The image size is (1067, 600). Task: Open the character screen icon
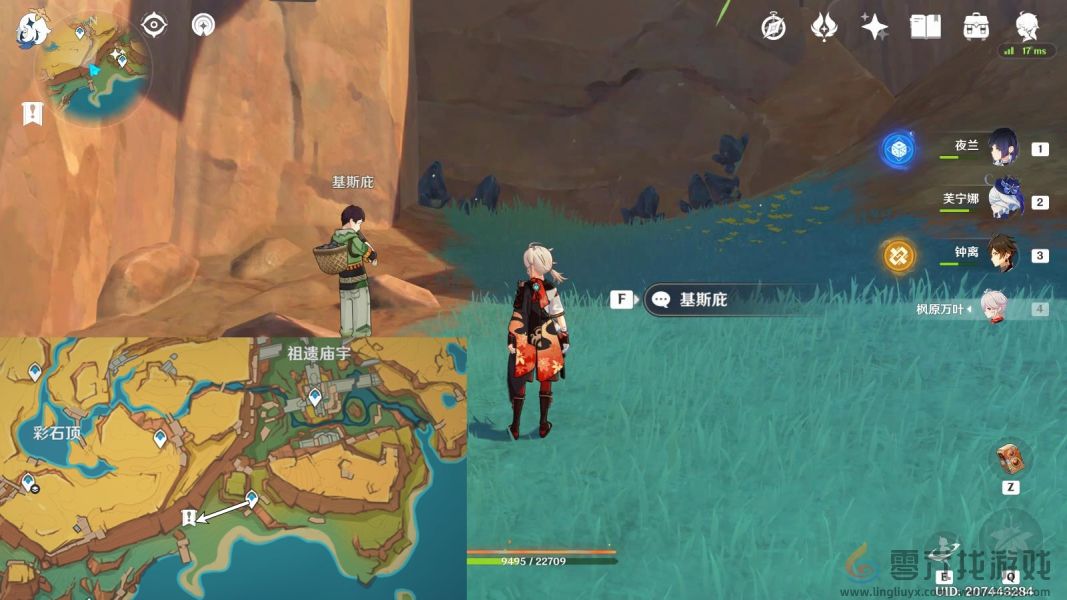(x=1027, y=27)
